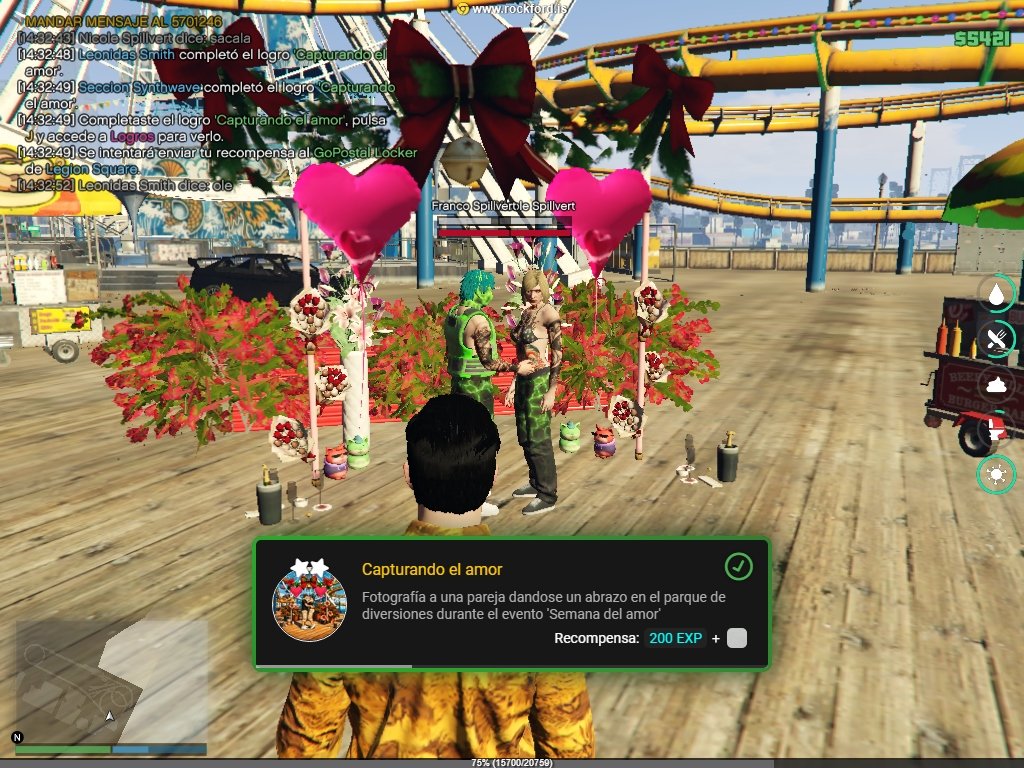The height and width of the screenshot is (768, 1024).
Task: Click the rockford.is server link at the top
Action: tap(512, 8)
